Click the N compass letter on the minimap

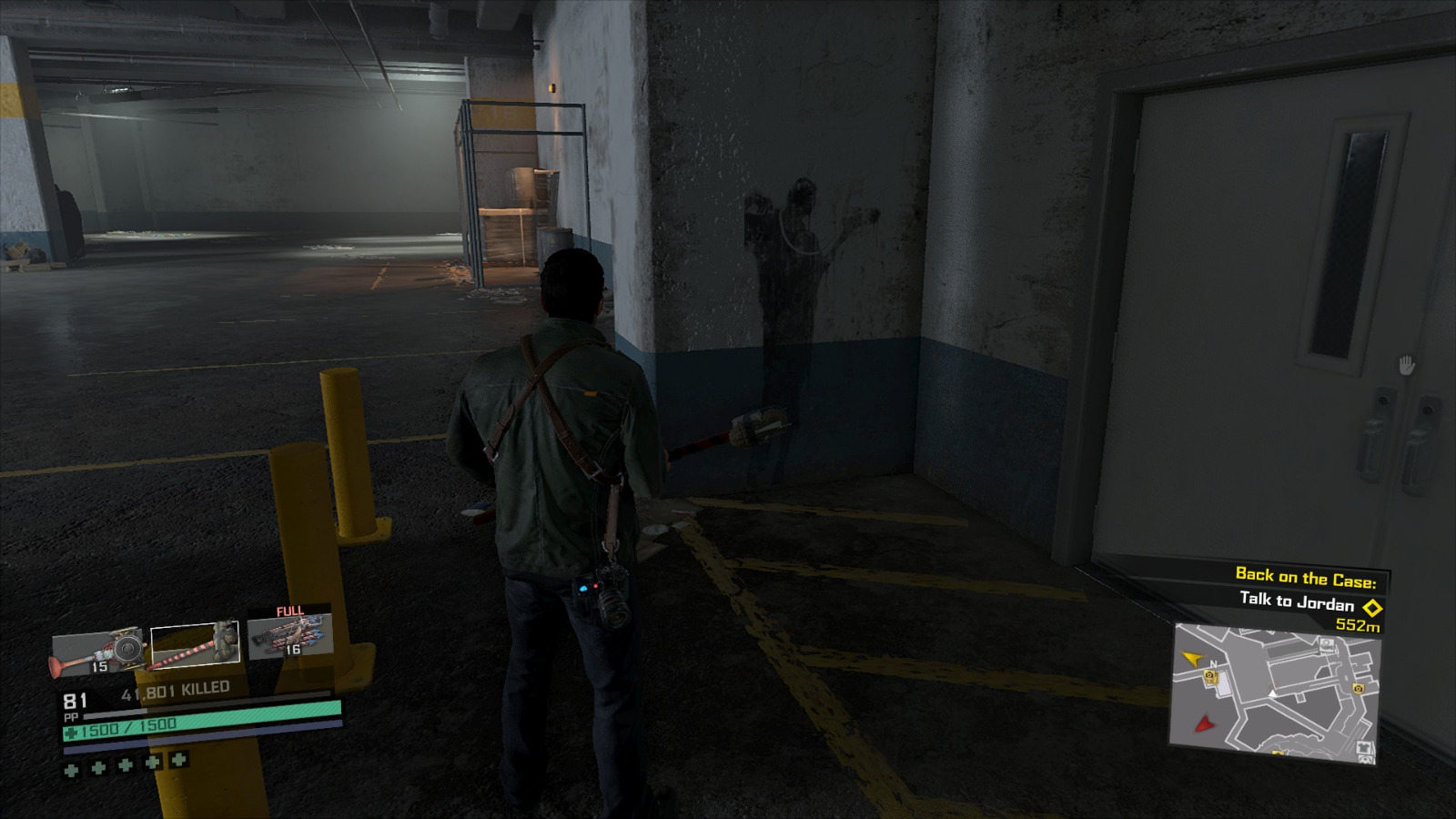click(1213, 663)
